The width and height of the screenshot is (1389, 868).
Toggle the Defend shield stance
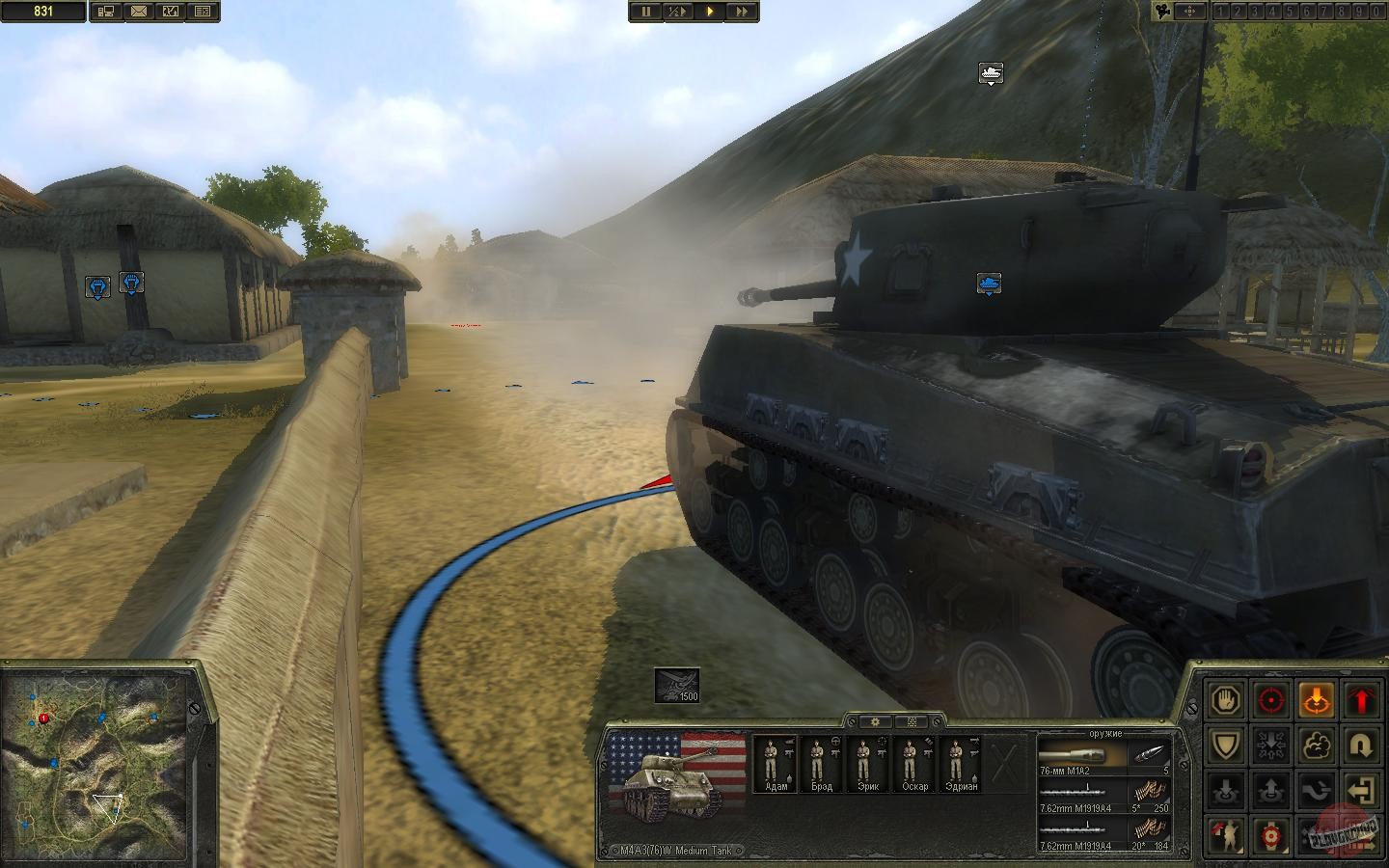[x=1225, y=745]
